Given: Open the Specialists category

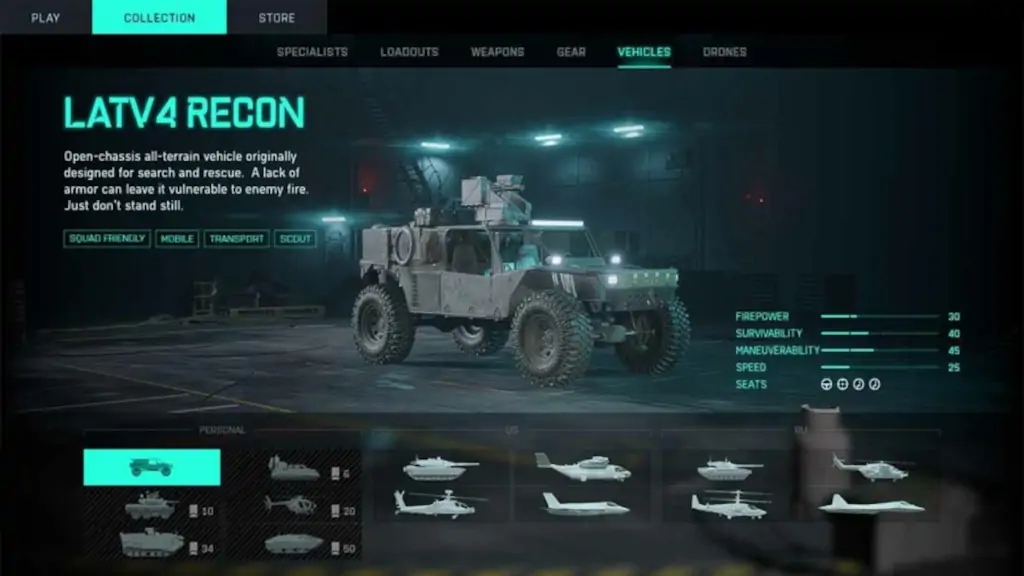Looking at the screenshot, I should (312, 52).
